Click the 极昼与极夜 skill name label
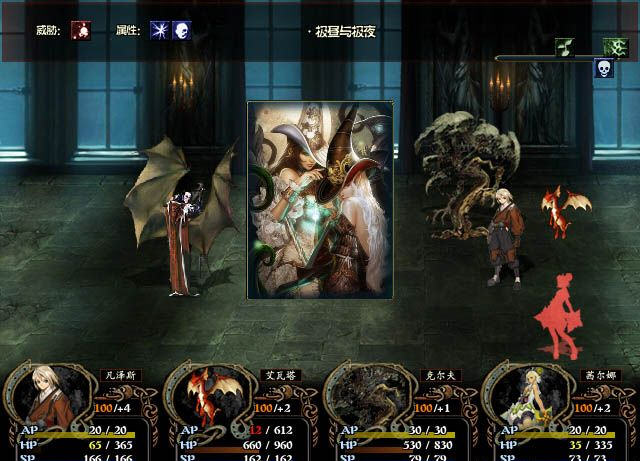 [343, 32]
